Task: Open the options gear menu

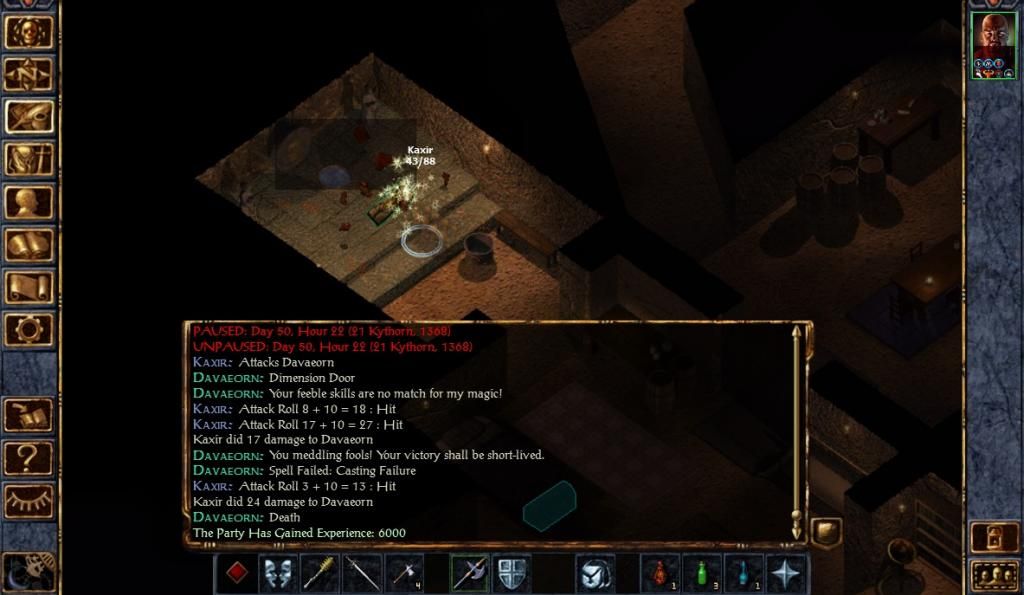Action: (x=29, y=330)
